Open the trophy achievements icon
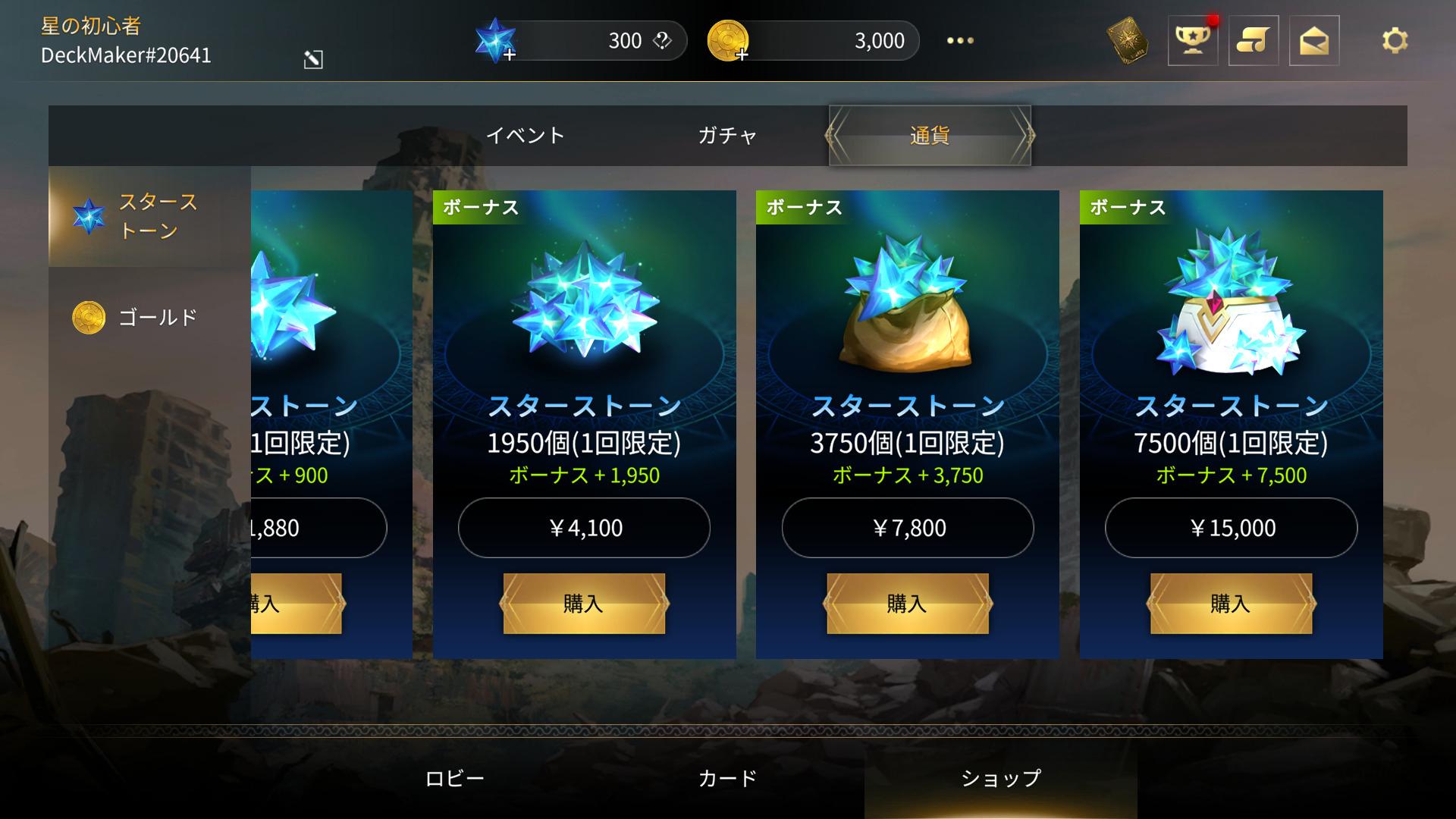This screenshot has height=819, width=1456. 1192,41
